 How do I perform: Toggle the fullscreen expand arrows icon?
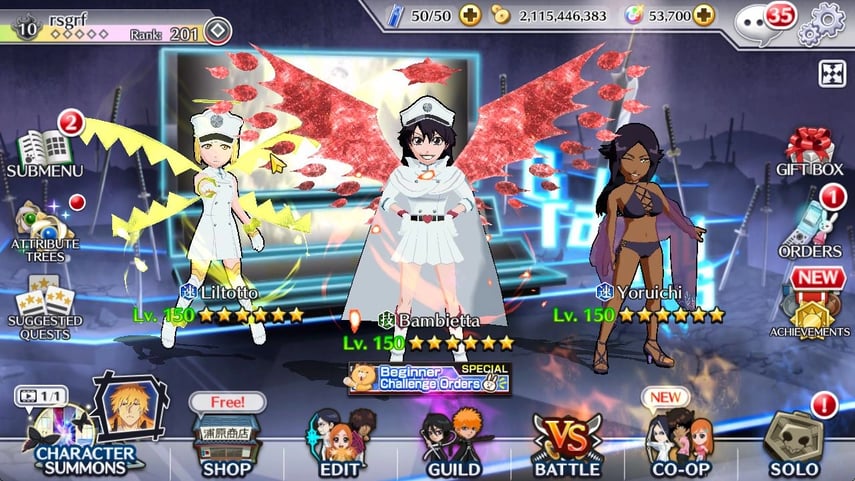click(x=832, y=73)
